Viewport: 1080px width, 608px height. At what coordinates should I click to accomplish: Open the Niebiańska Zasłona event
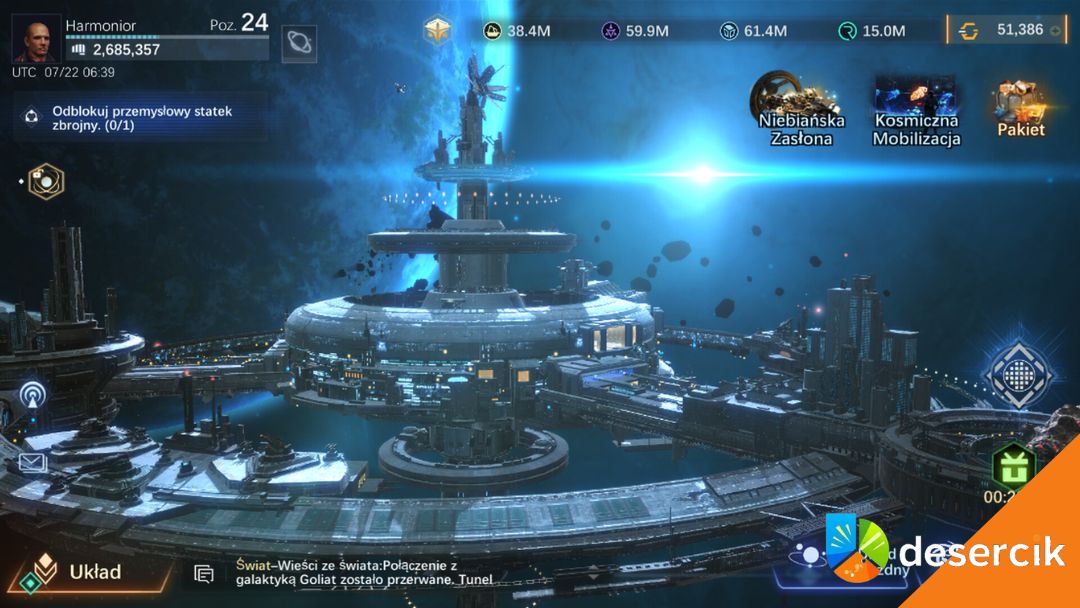point(801,110)
